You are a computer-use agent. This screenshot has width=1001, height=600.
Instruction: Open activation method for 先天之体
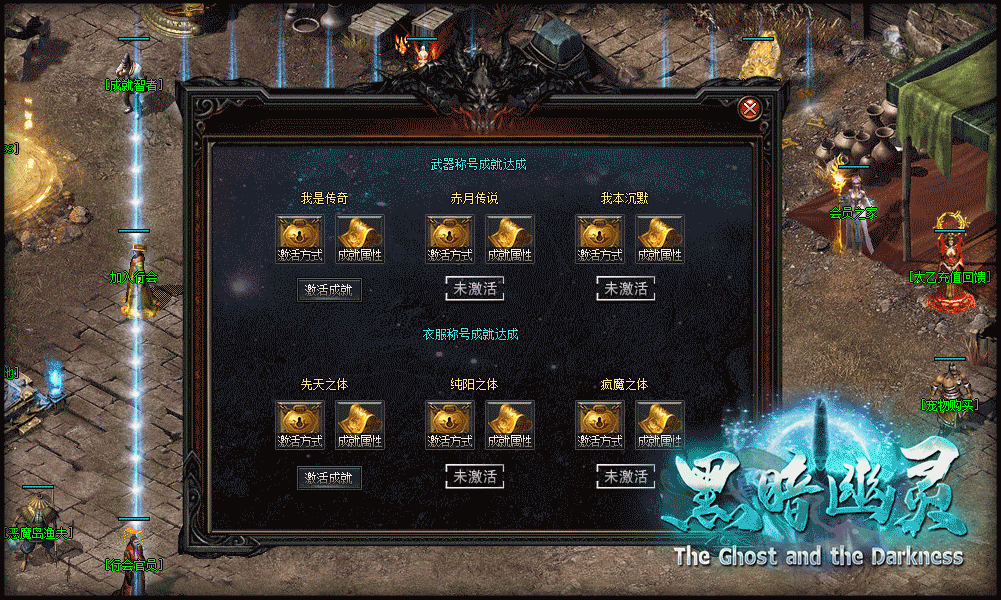point(300,425)
